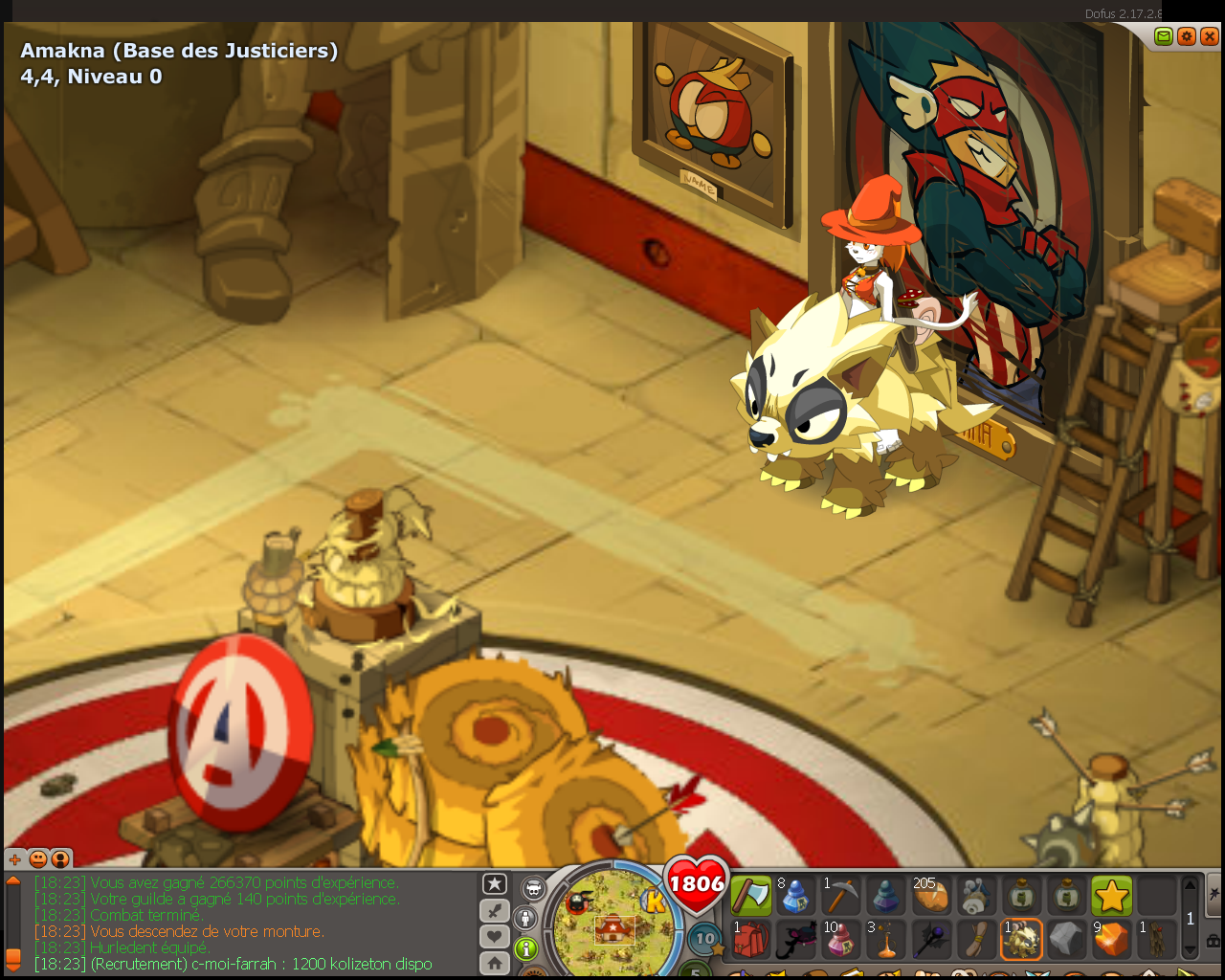1225x980 pixels.
Task: Select the highlighted Hurledent mount slot
Action: [1021, 940]
